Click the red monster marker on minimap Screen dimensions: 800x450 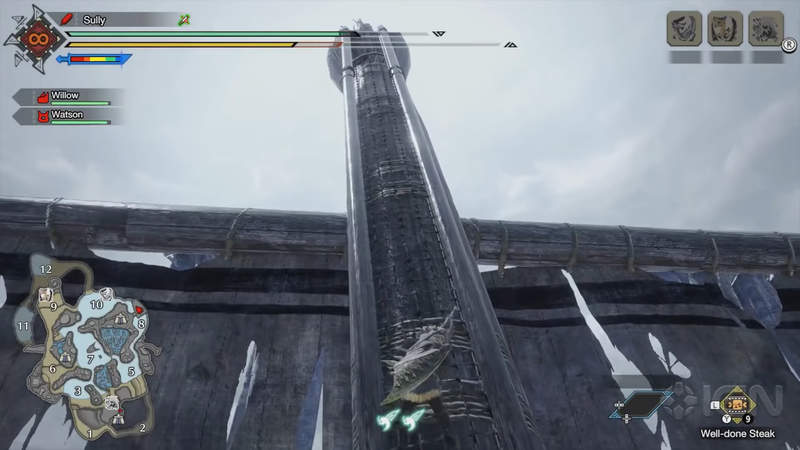point(139,309)
